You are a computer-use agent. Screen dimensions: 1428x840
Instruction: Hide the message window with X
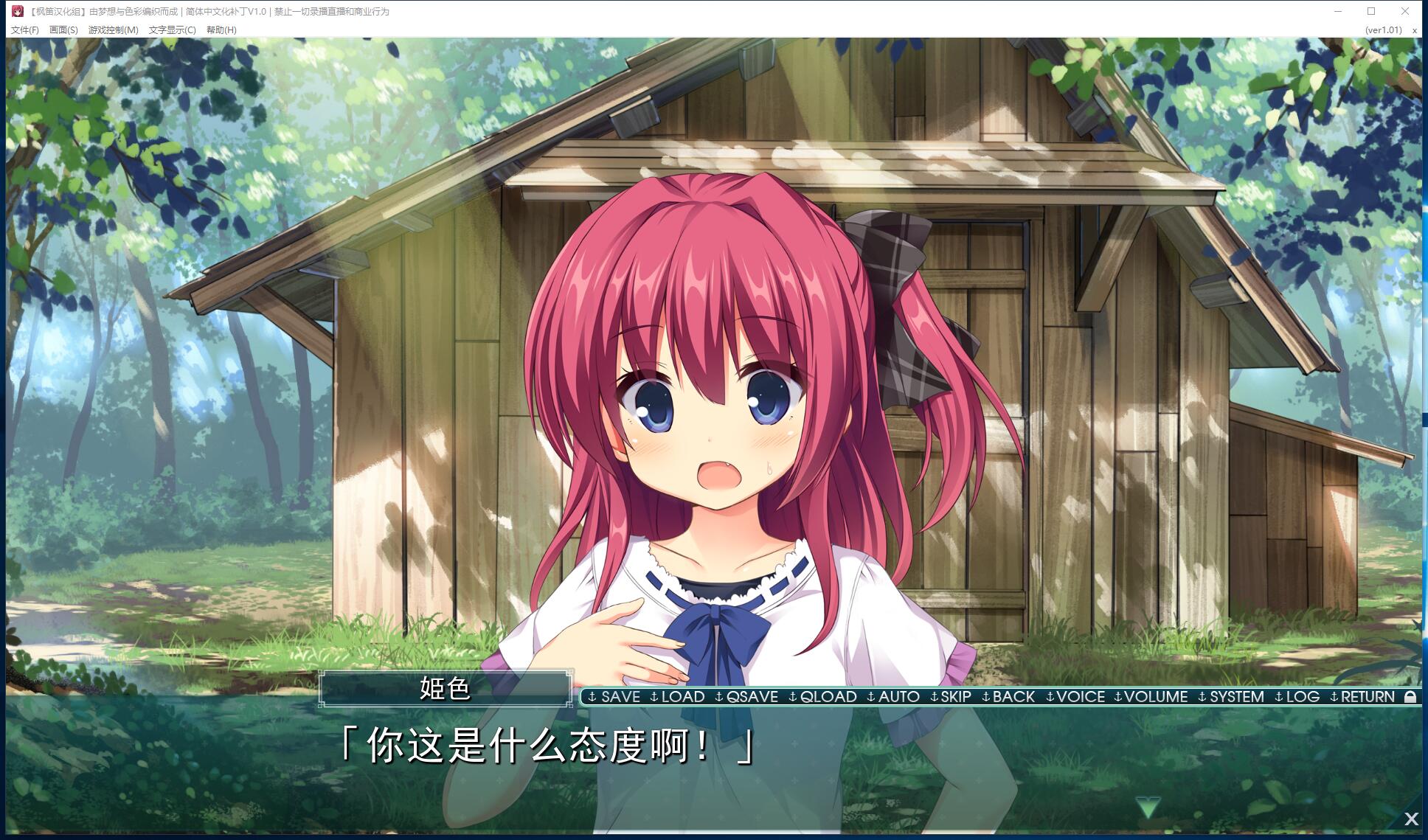(x=1411, y=819)
